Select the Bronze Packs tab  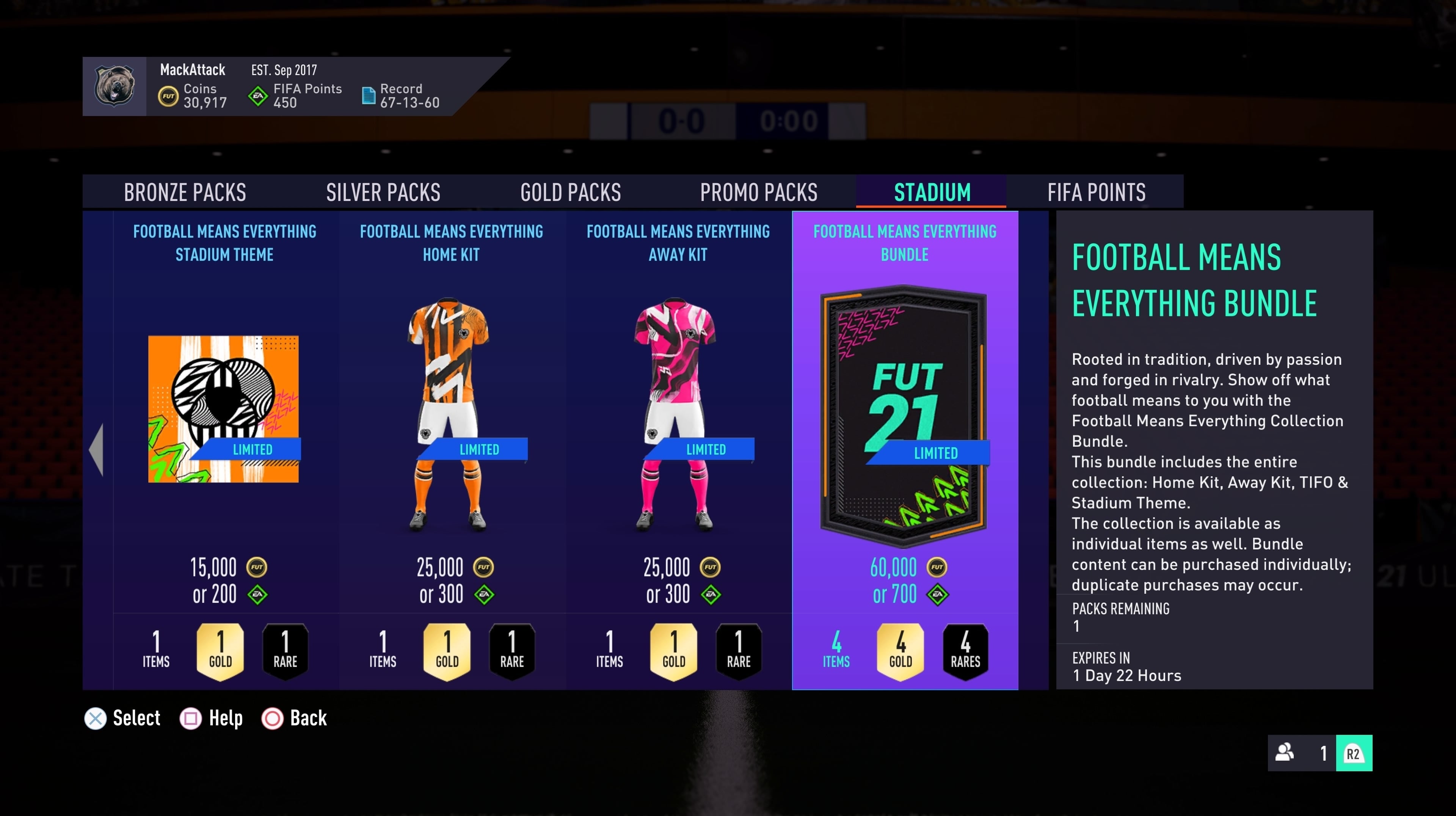click(185, 192)
